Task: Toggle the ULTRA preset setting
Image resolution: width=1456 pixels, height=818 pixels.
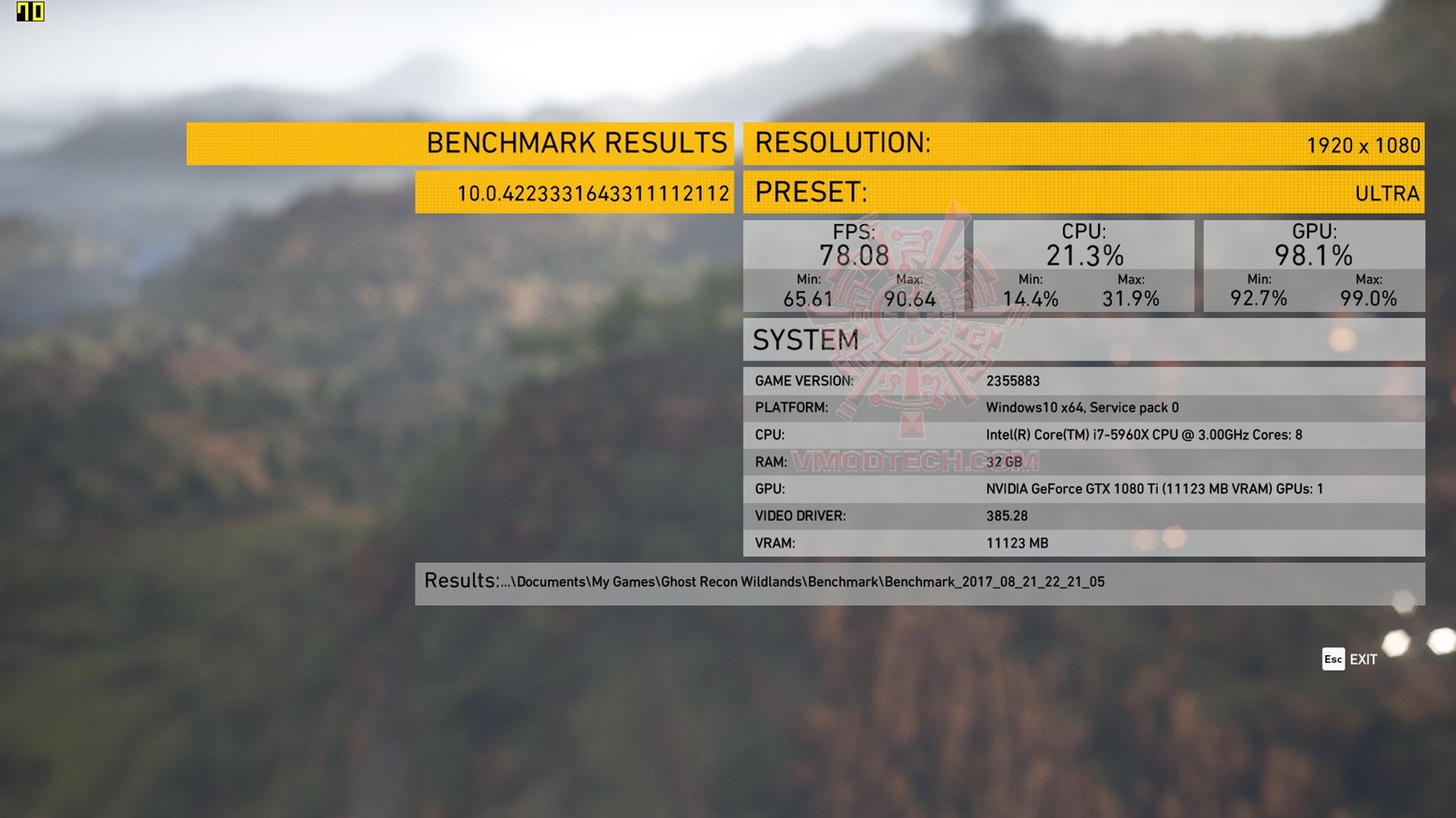Action: coord(1389,193)
